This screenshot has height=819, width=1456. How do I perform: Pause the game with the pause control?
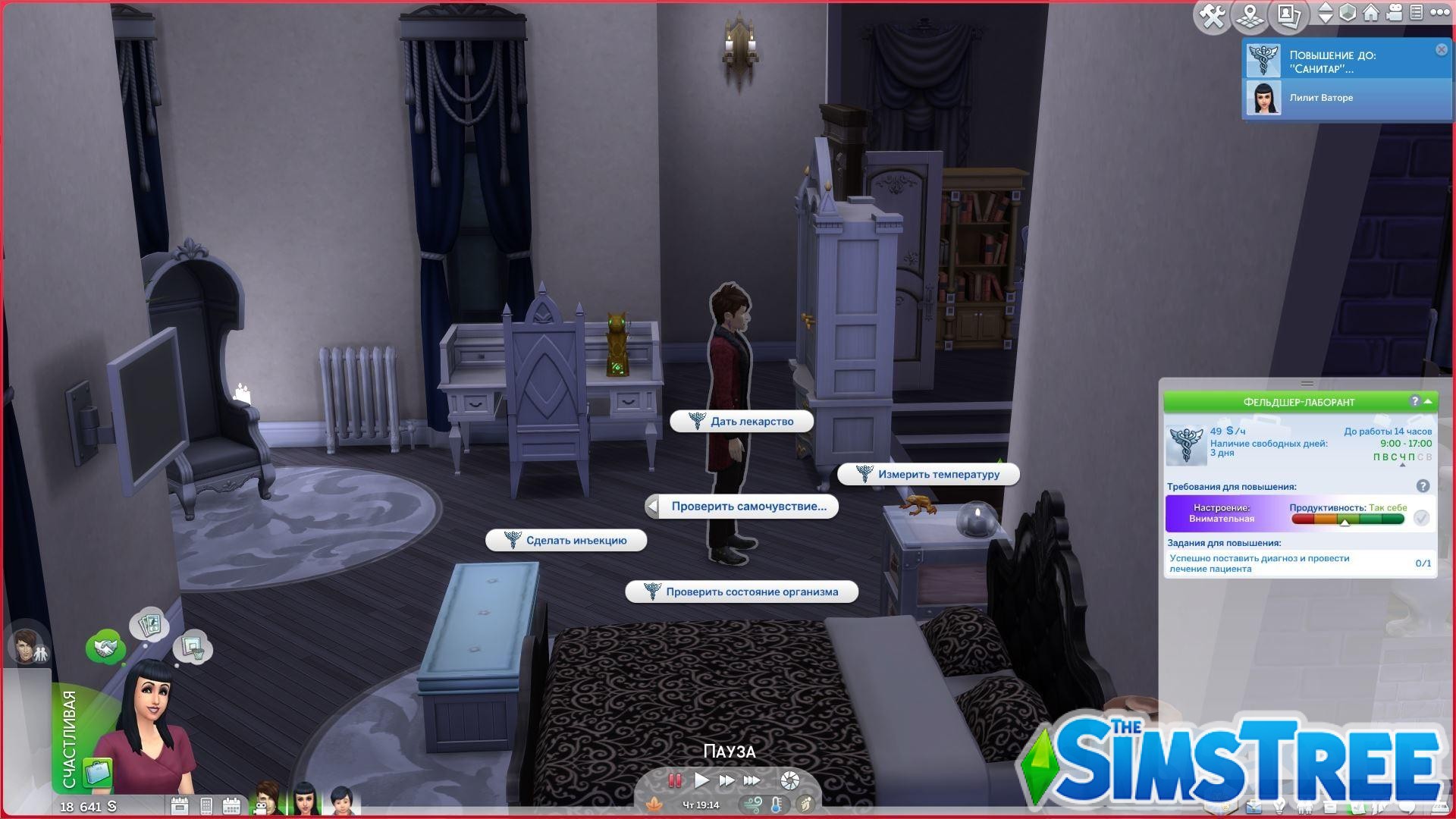pos(673,781)
